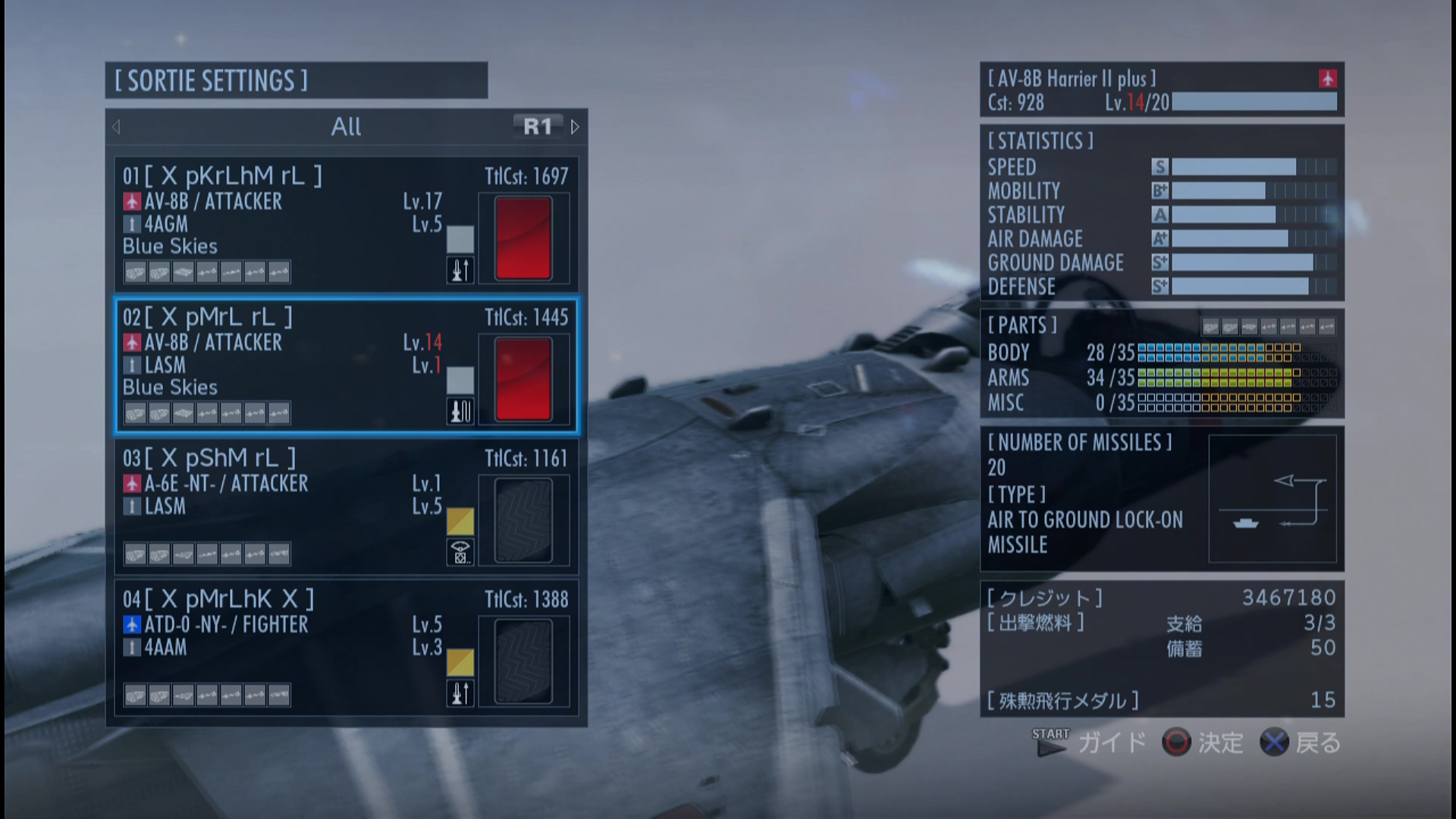Click the yellow color swatch on set 04
The height and width of the screenshot is (819, 1456).
click(460, 662)
